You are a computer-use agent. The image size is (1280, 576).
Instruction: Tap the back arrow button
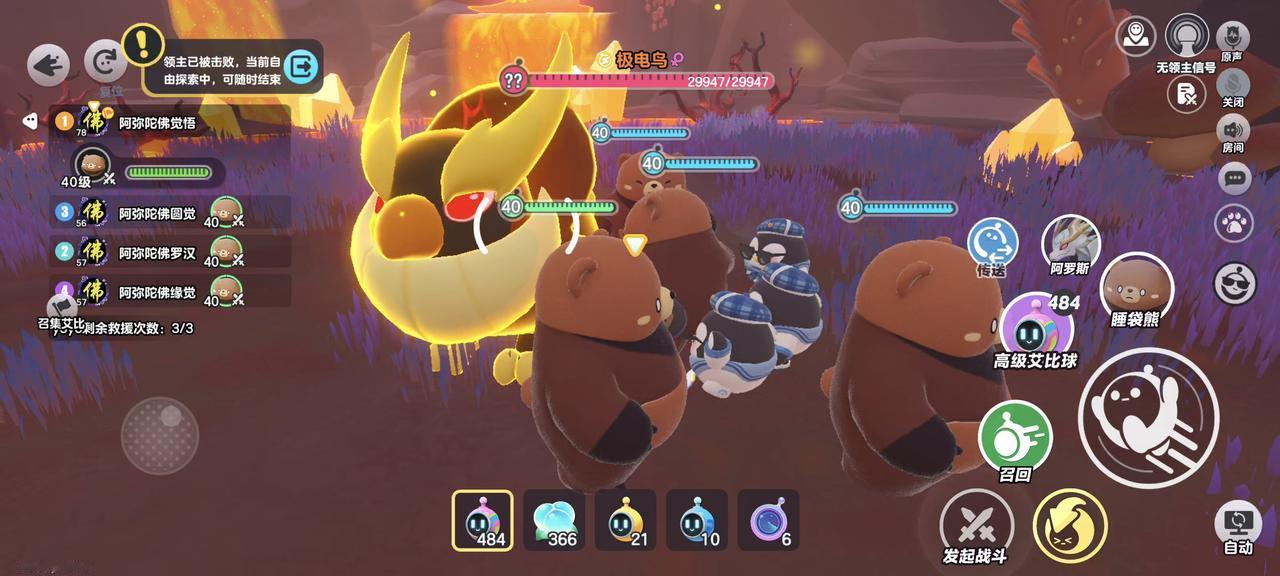[48, 65]
